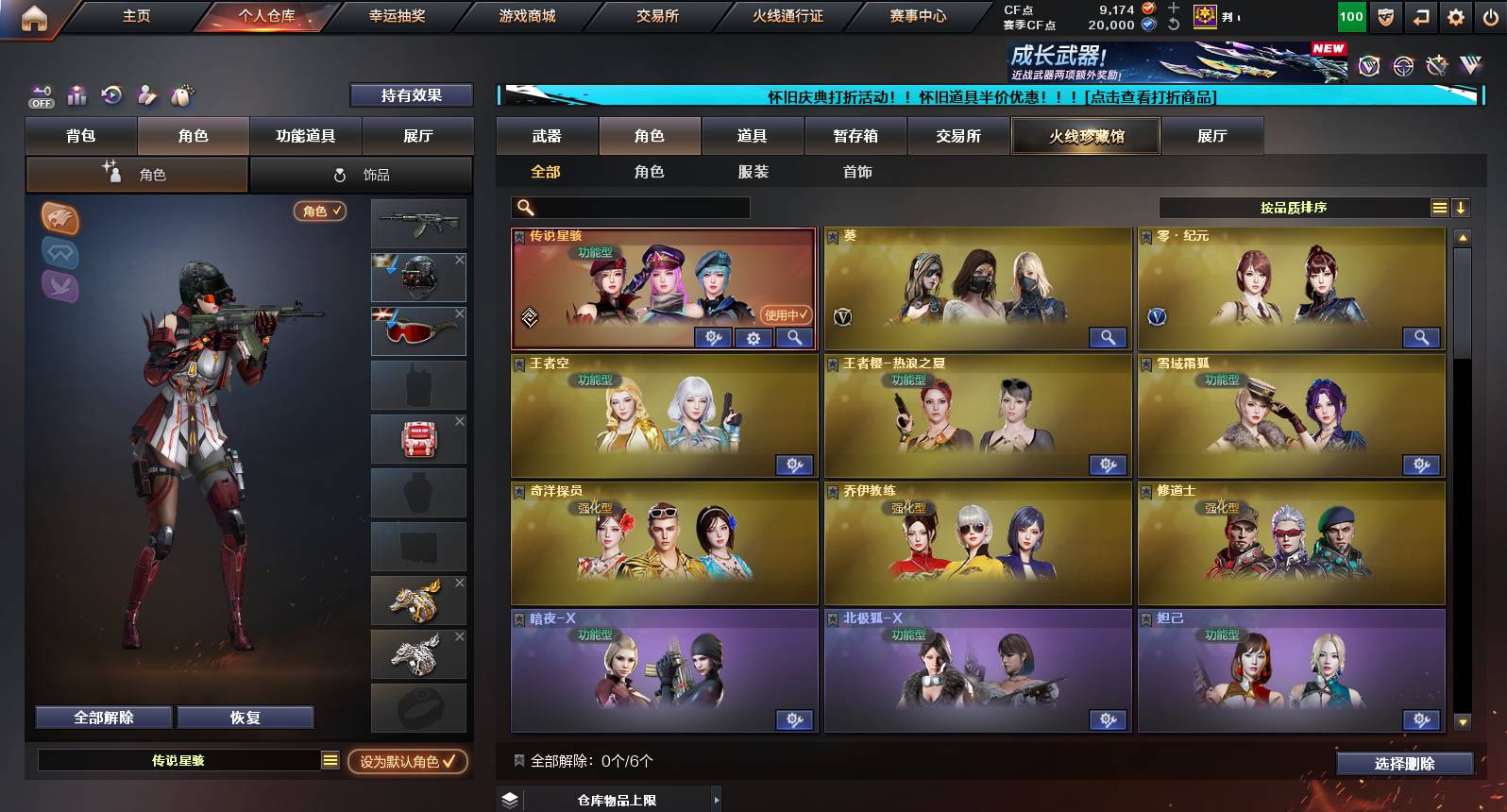1507x812 pixels.
Task: Click the replay restore icon in left toolbar
Action: click(111, 95)
